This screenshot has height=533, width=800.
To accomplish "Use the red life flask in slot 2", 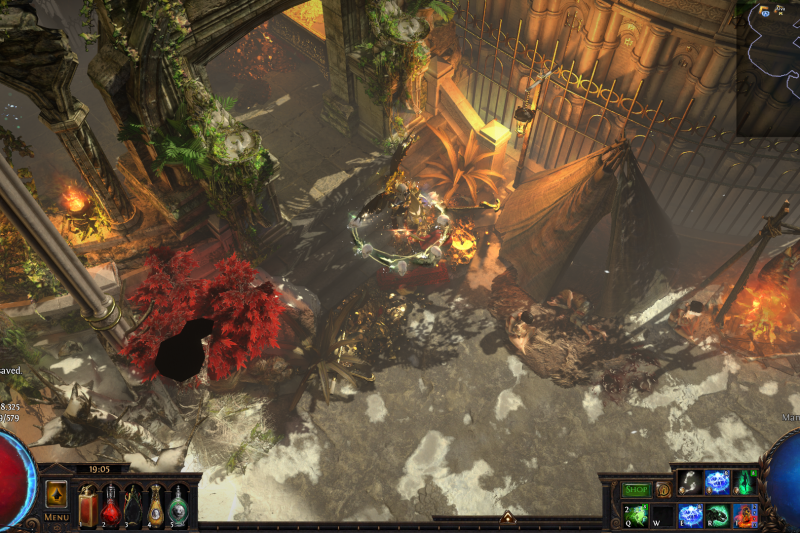I will [x=110, y=507].
